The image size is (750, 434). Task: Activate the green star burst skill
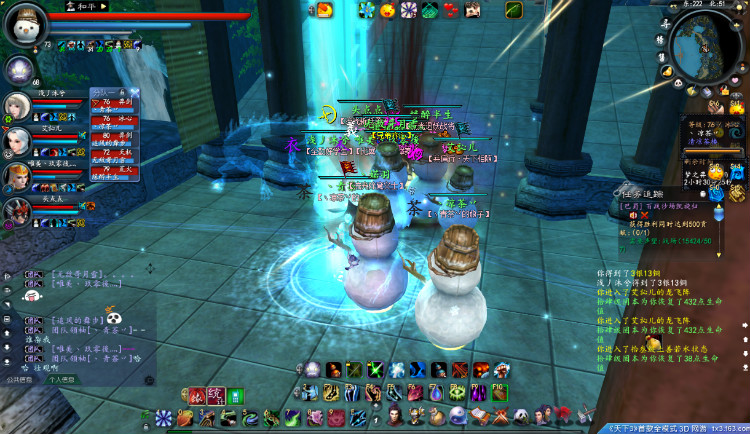(376, 370)
